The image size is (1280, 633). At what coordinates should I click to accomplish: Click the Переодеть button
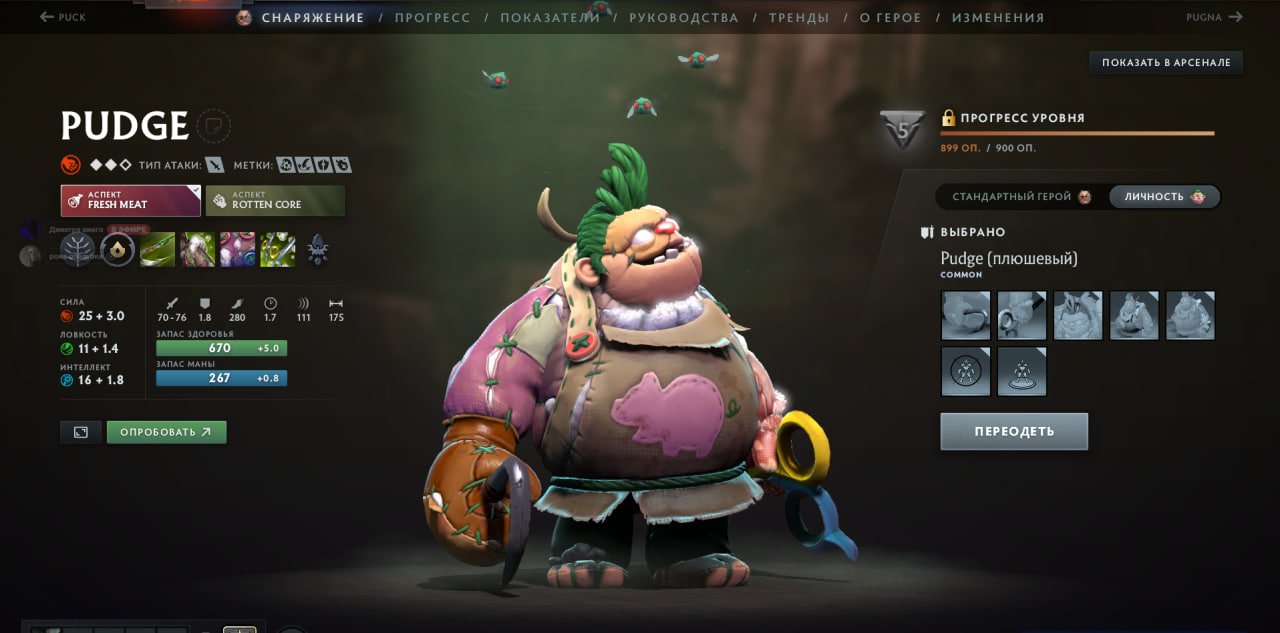(1013, 431)
